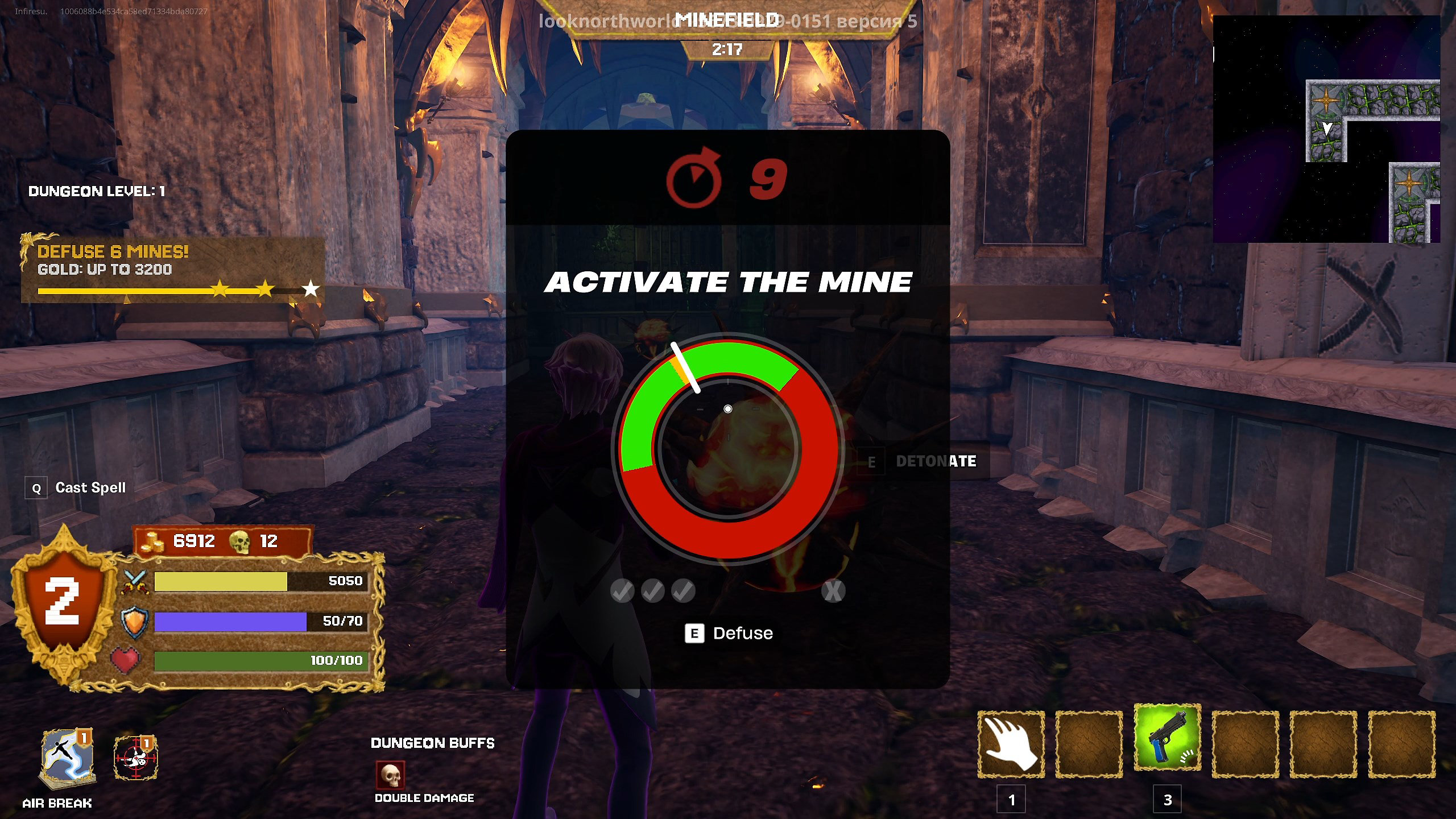Open the dungeon minimap
This screenshot has height=819, width=1456.
[1326, 129]
